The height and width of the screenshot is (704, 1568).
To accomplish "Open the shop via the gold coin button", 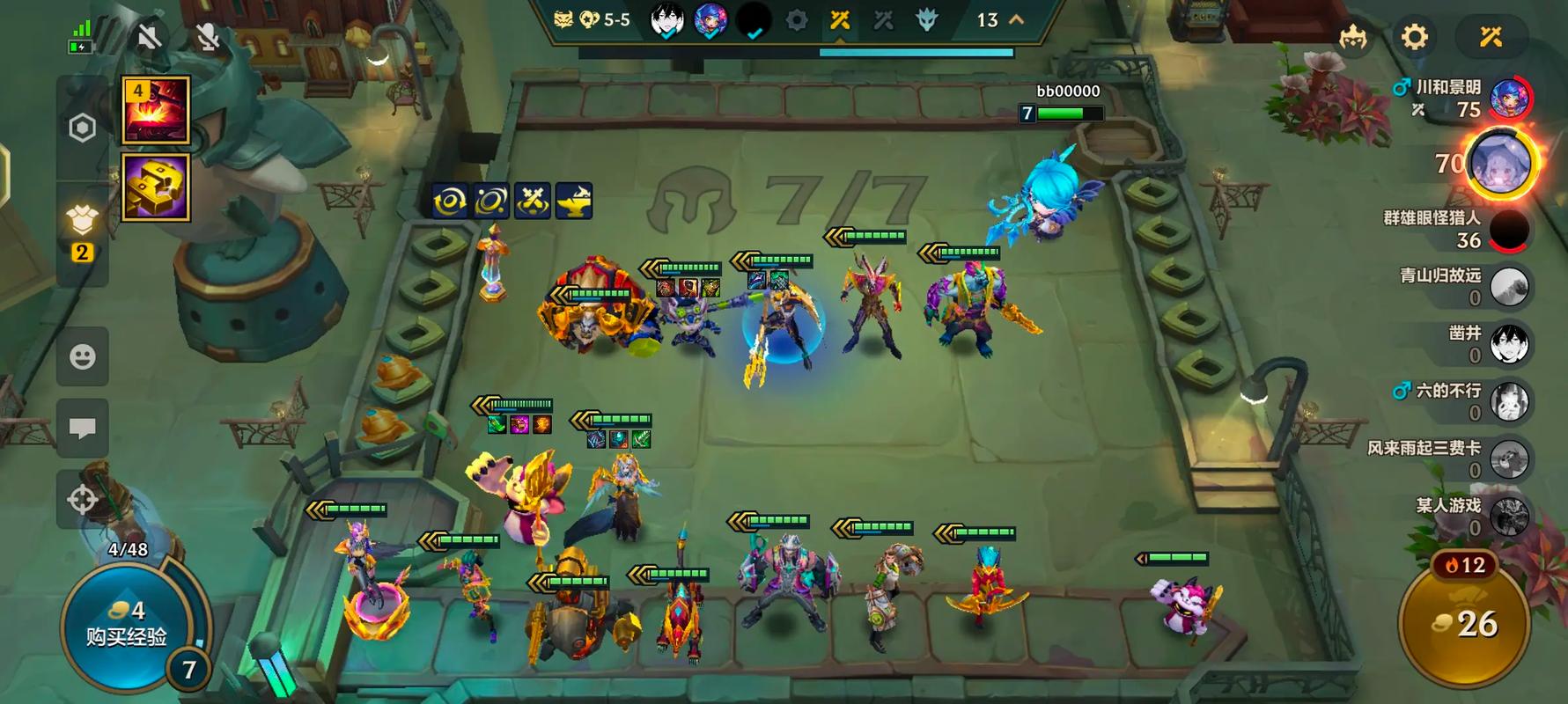I will 1463,625.
